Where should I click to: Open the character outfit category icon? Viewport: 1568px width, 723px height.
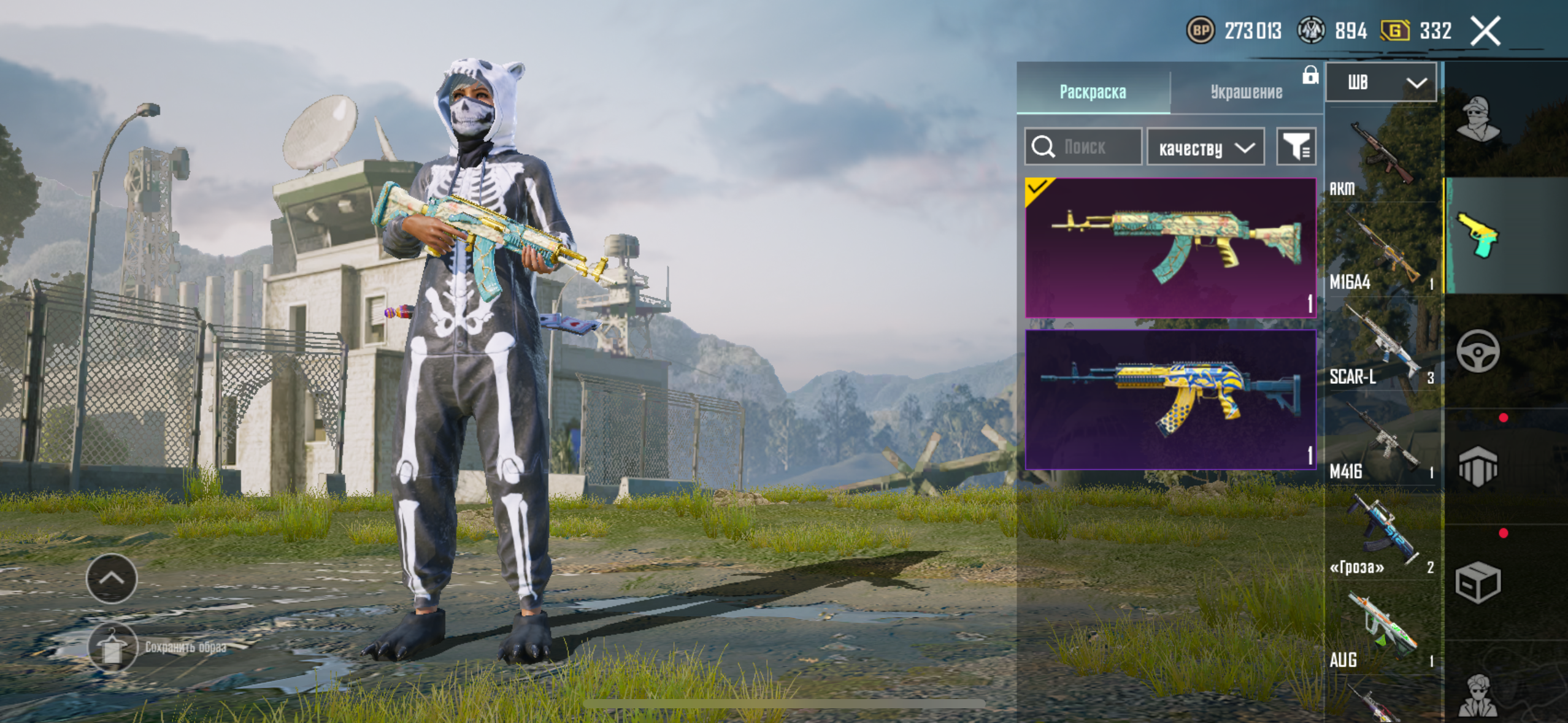tap(1478, 120)
